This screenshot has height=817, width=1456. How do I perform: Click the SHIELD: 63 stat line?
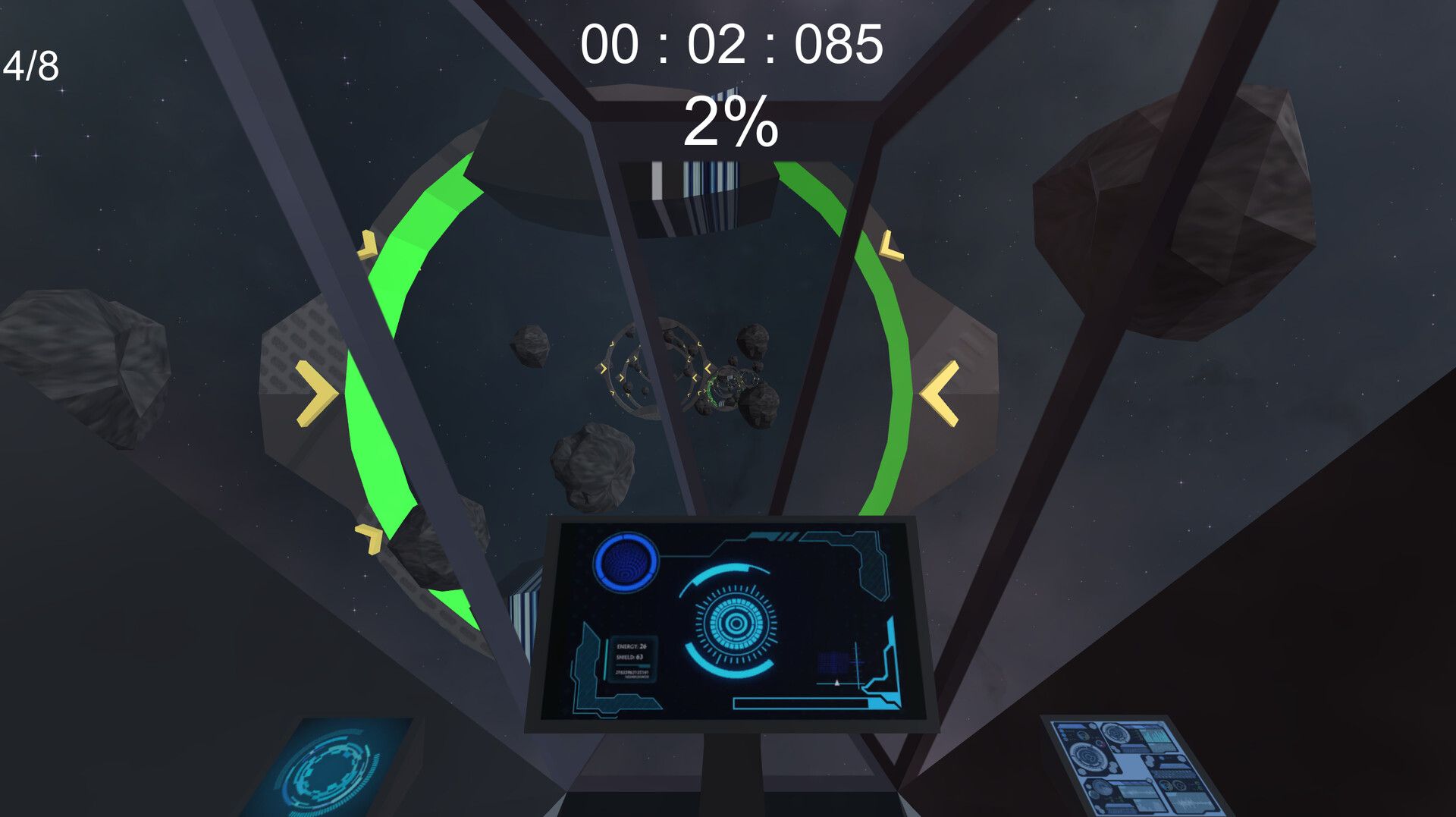point(630,658)
